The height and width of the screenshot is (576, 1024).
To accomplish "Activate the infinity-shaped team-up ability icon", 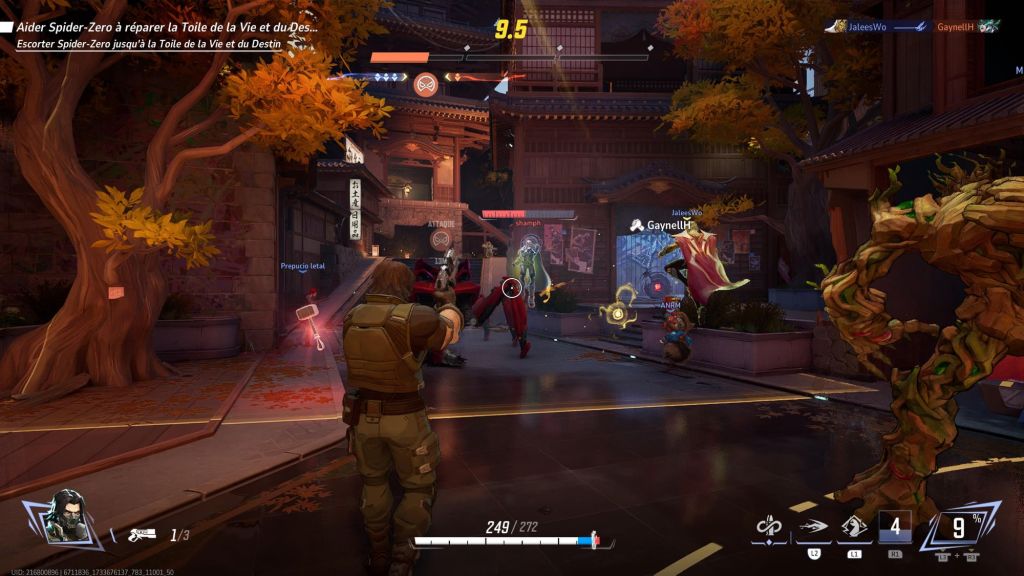I will [768, 526].
